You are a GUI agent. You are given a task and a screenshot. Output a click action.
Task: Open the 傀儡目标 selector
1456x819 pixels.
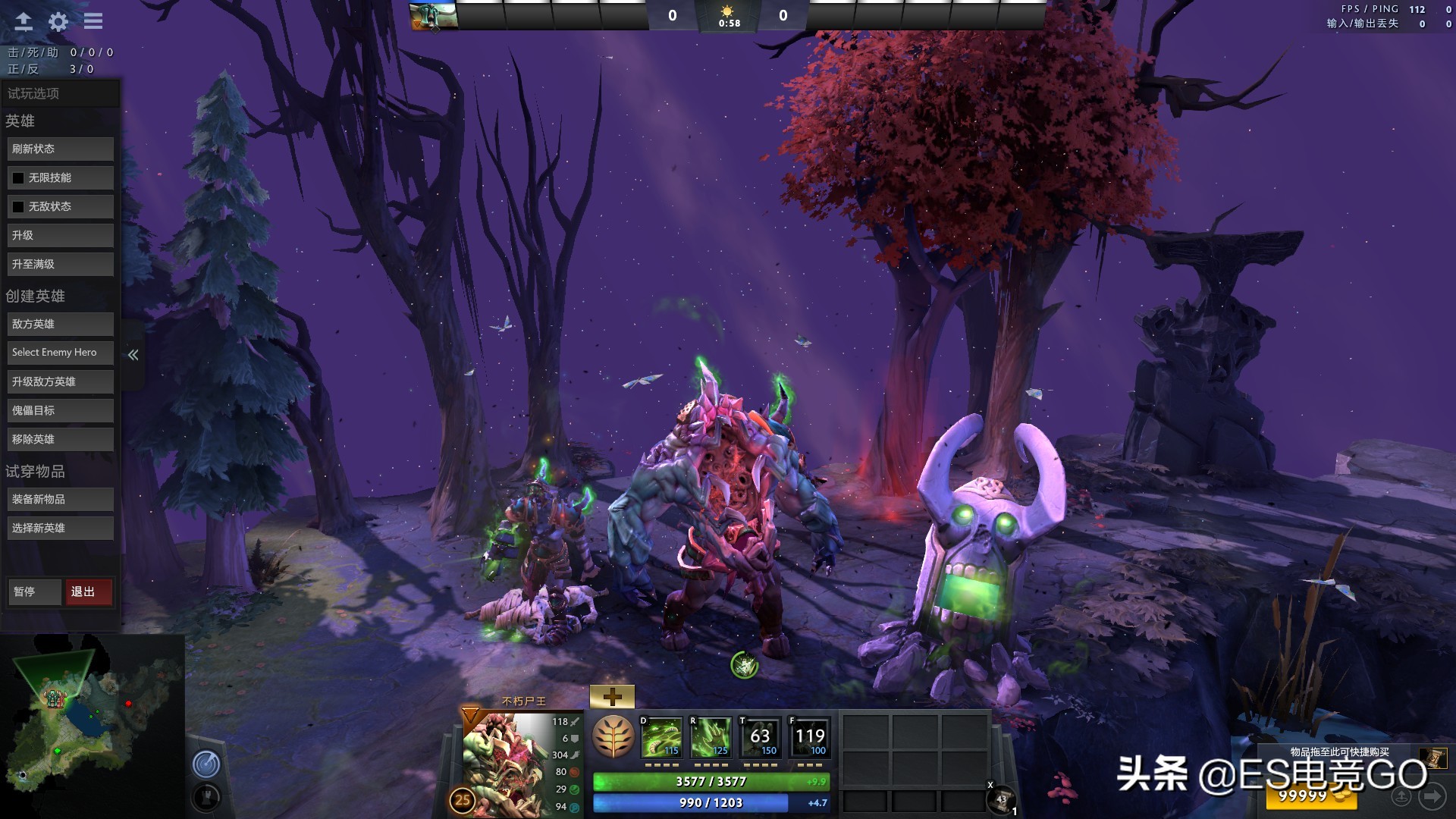coord(60,409)
